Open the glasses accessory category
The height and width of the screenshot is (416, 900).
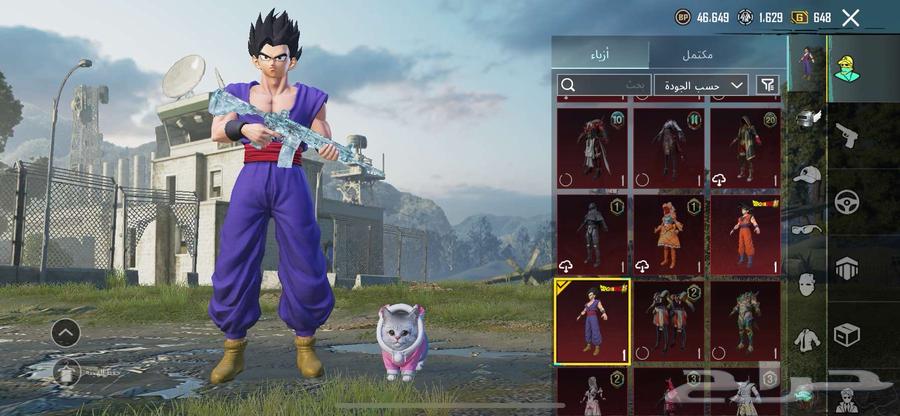[807, 228]
